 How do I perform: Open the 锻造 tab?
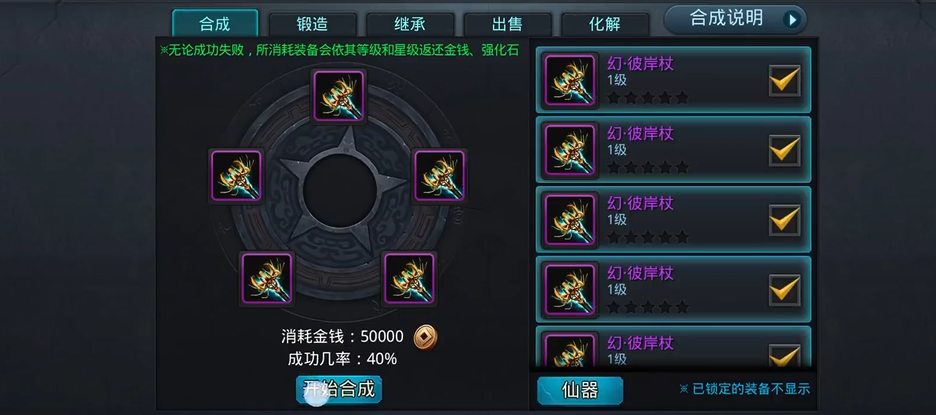click(312, 25)
